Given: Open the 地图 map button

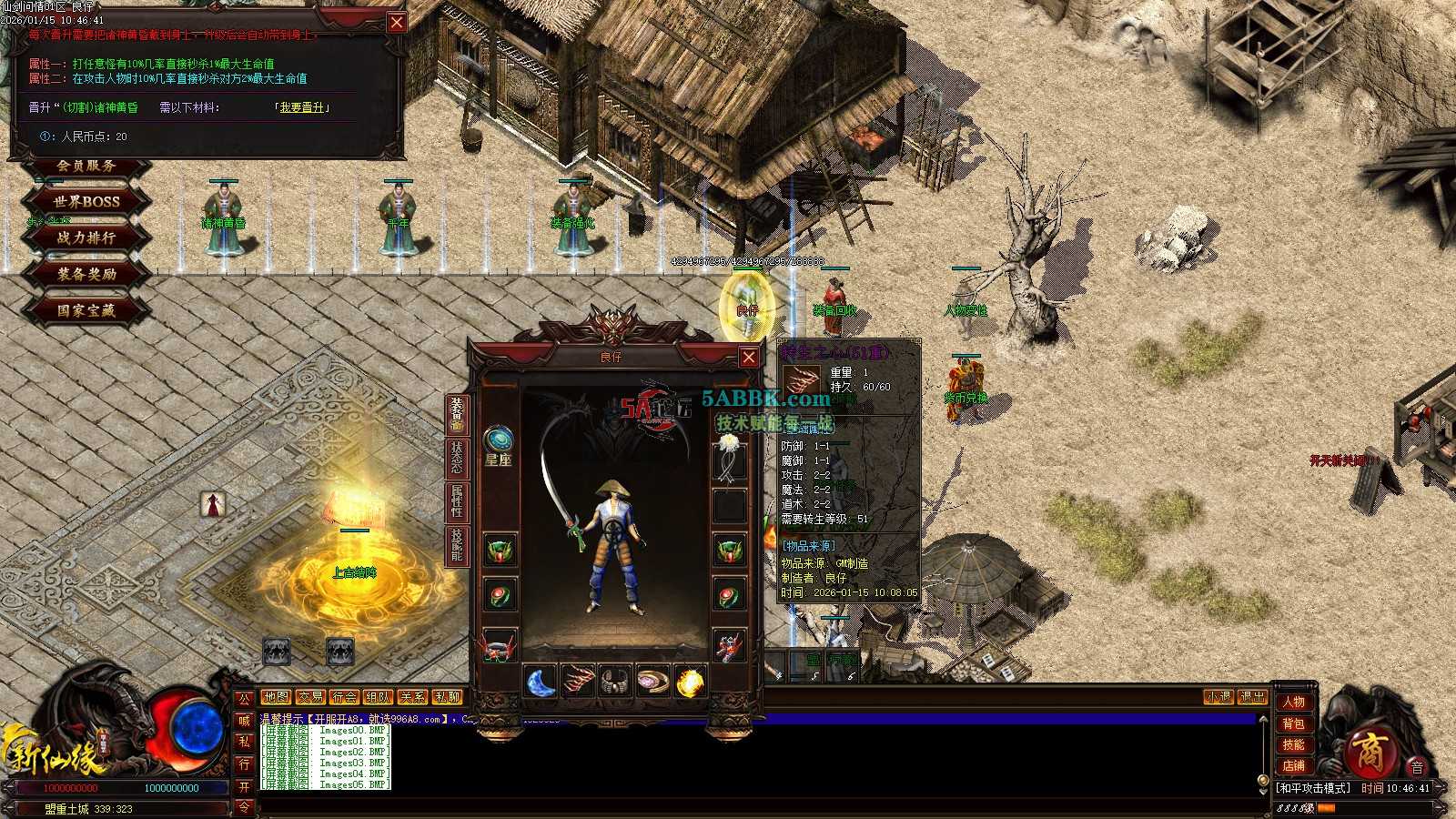Looking at the screenshot, I should click(x=275, y=697).
